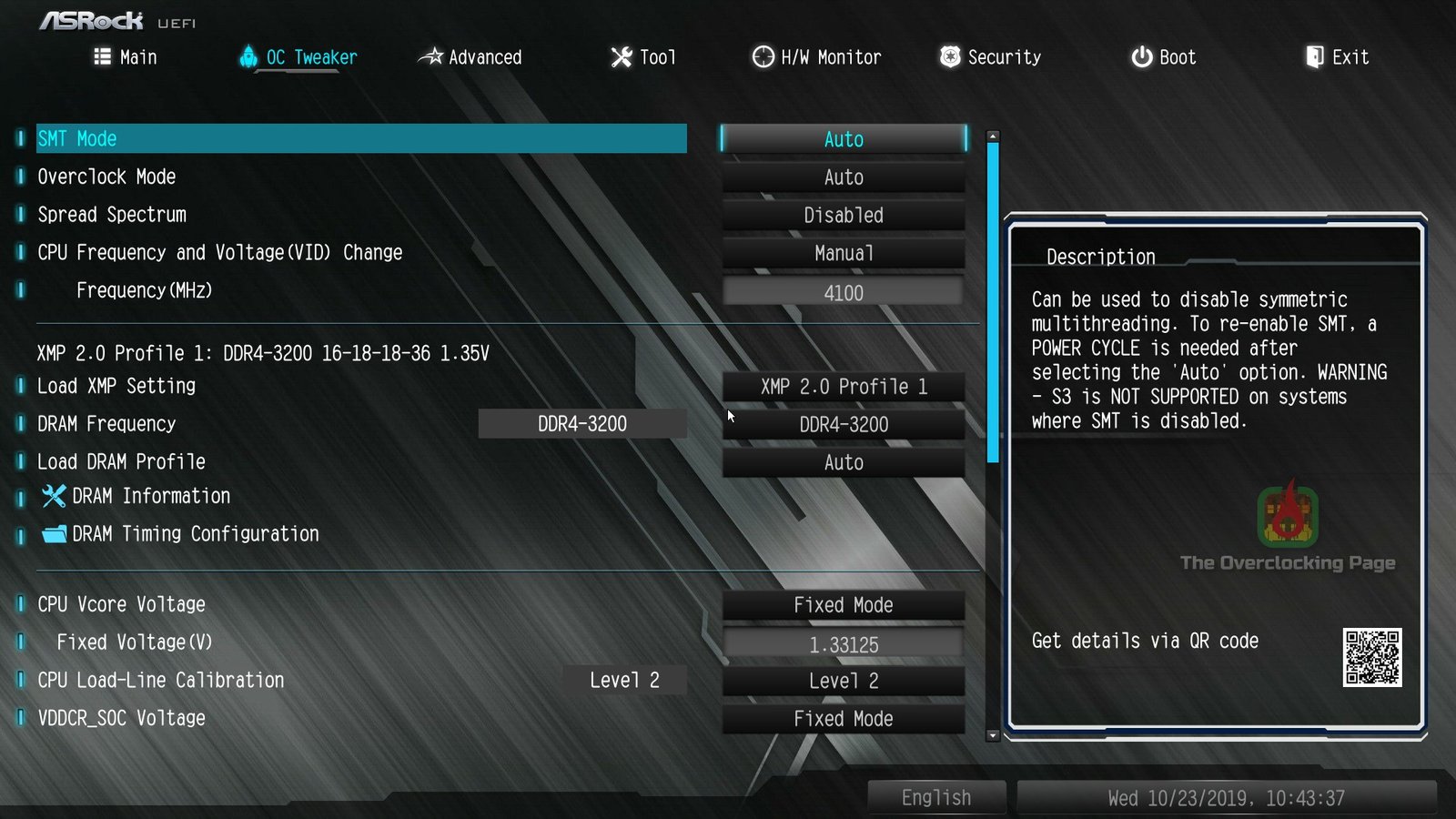Open the Boot power icon
Screen dimensions: 1456x819
pos(1140,56)
